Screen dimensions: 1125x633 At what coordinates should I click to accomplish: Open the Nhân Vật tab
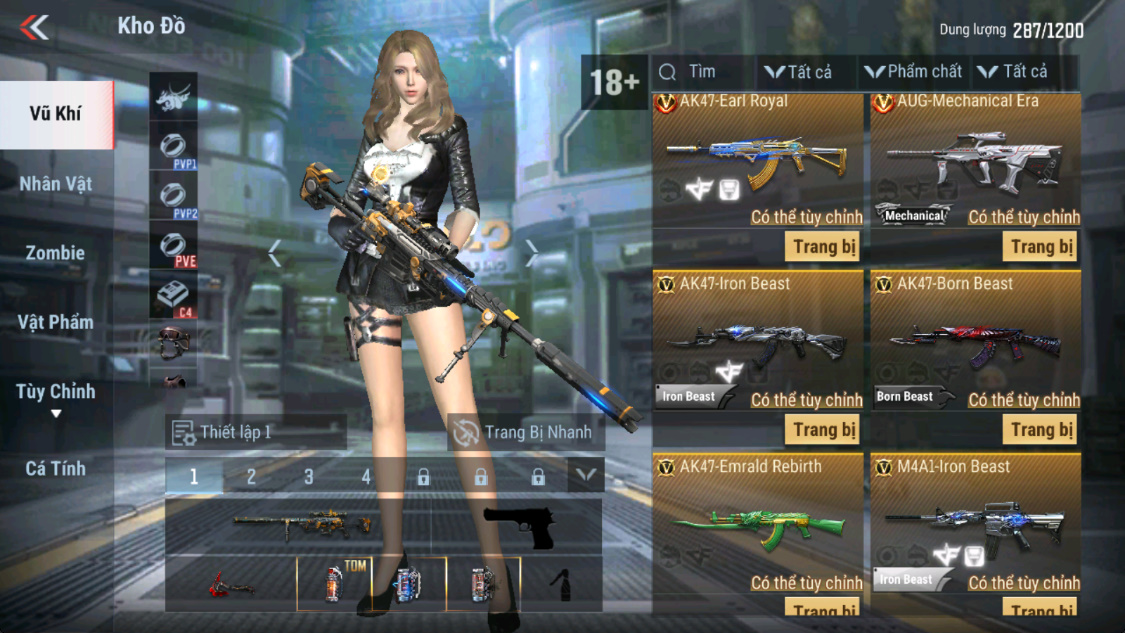click(x=56, y=184)
